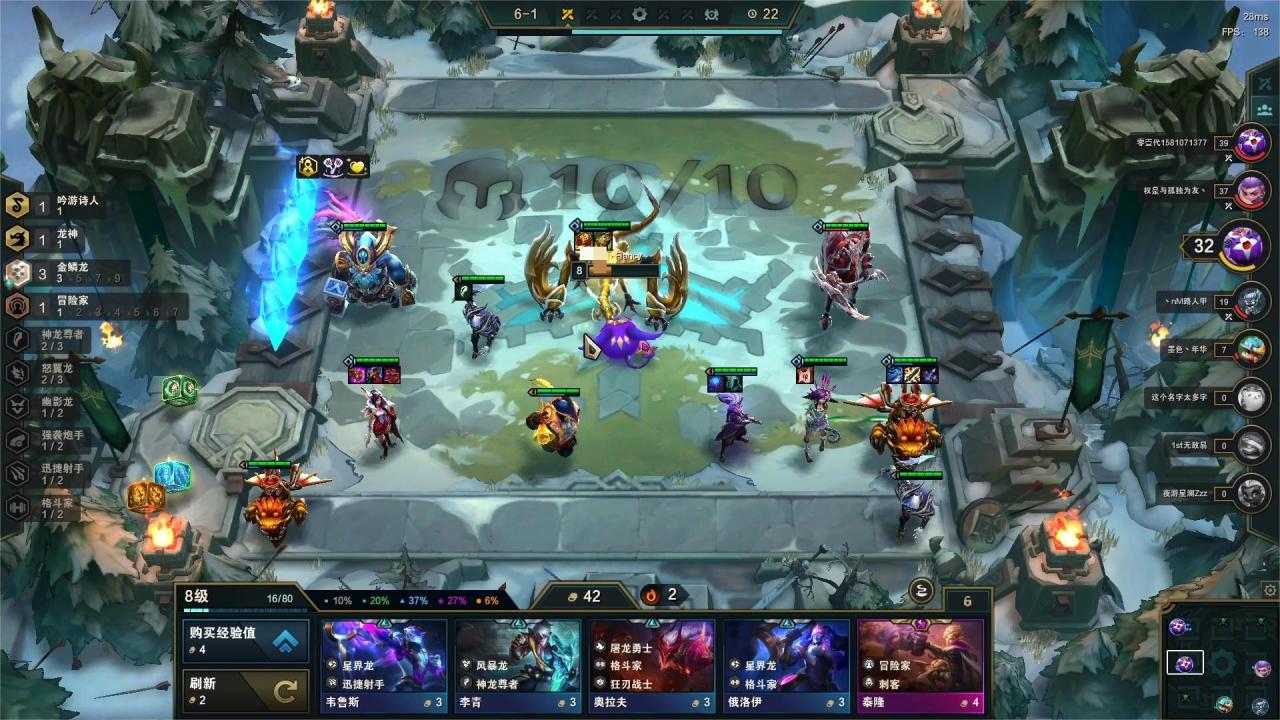Click the crossed swords icon above the scoreboard

click(1262, 84)
